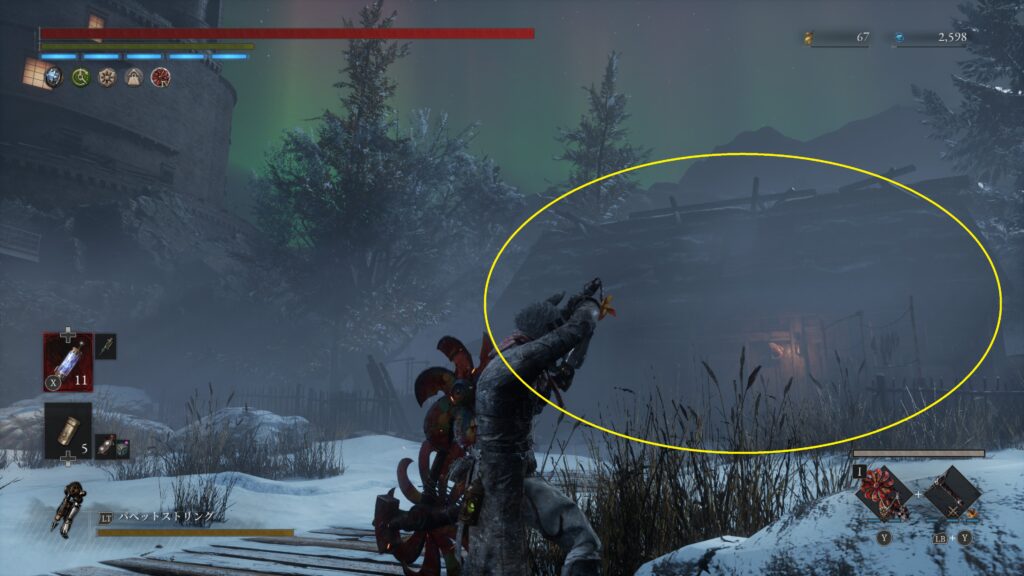
Task: Click the gear-shaped status icon
Action: 107,77
